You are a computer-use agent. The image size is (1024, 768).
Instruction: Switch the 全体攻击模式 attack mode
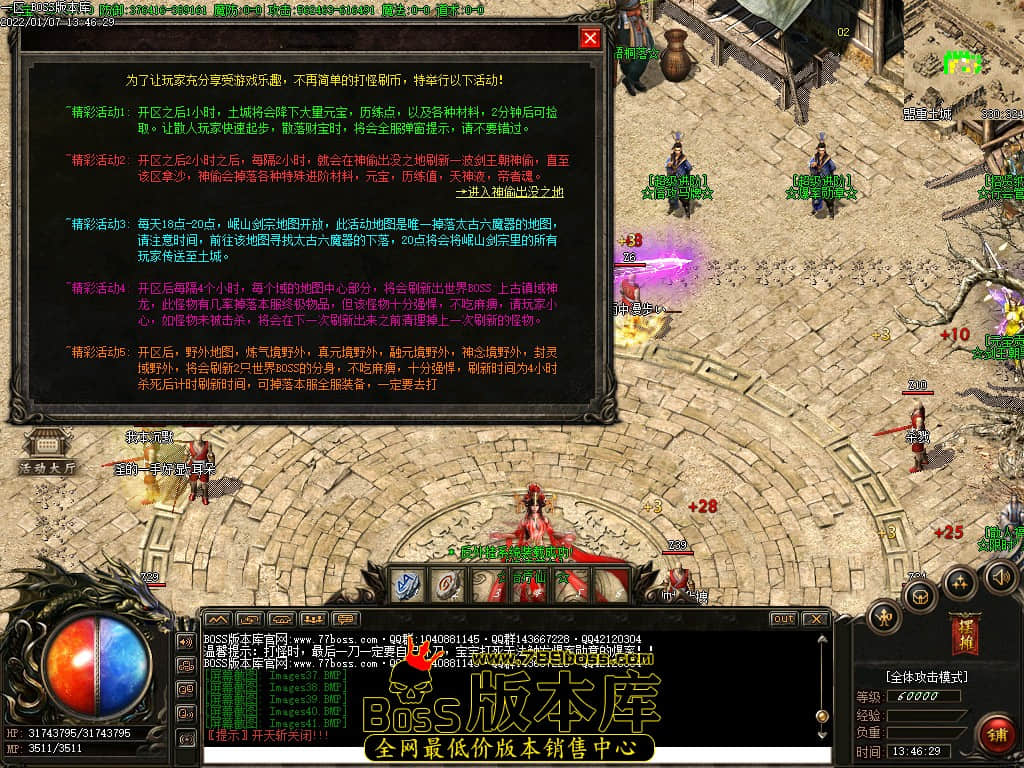point(926,677)
